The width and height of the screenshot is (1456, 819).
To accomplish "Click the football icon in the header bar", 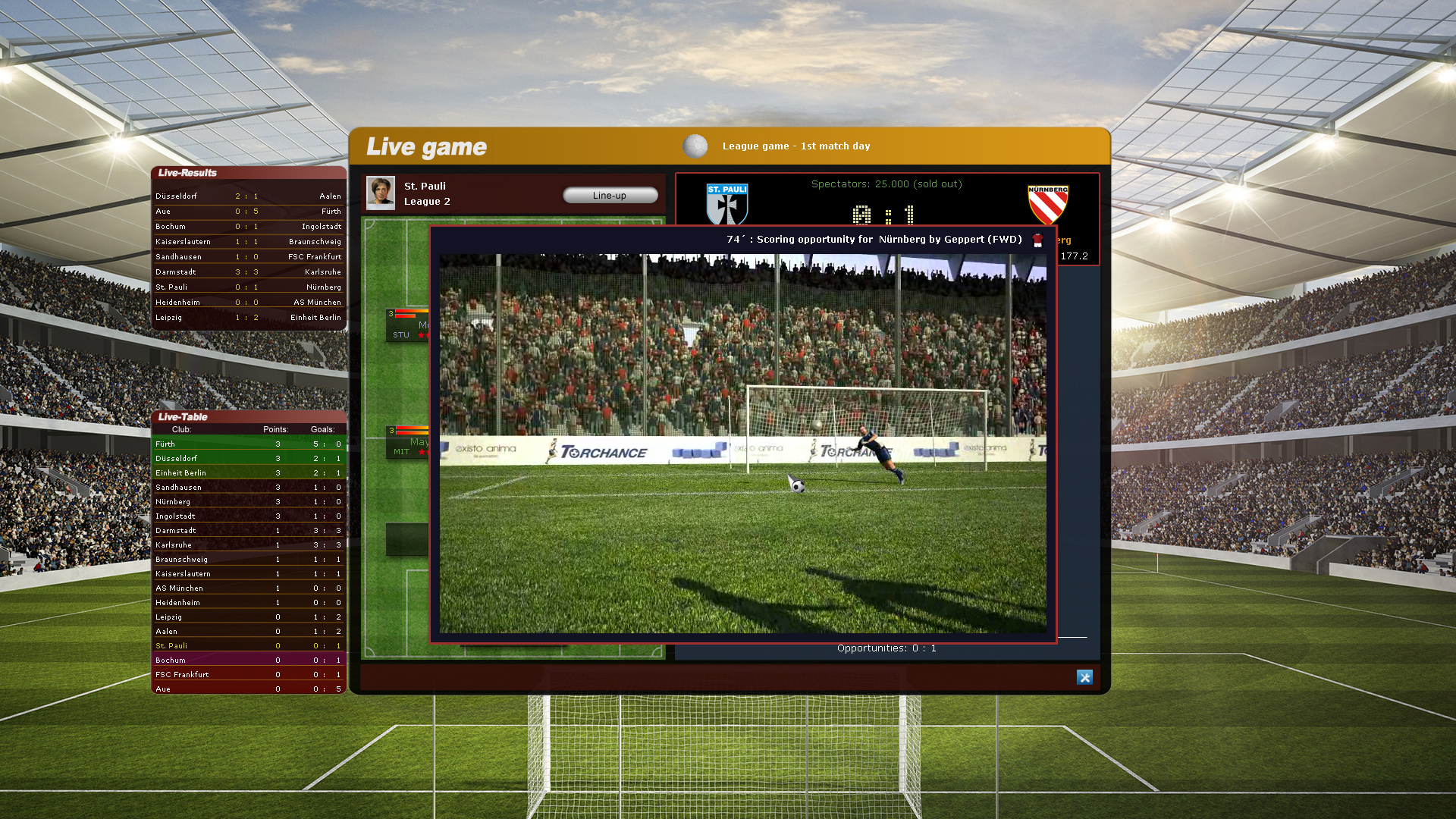I will pyautogui.click(x=695, y=146).
